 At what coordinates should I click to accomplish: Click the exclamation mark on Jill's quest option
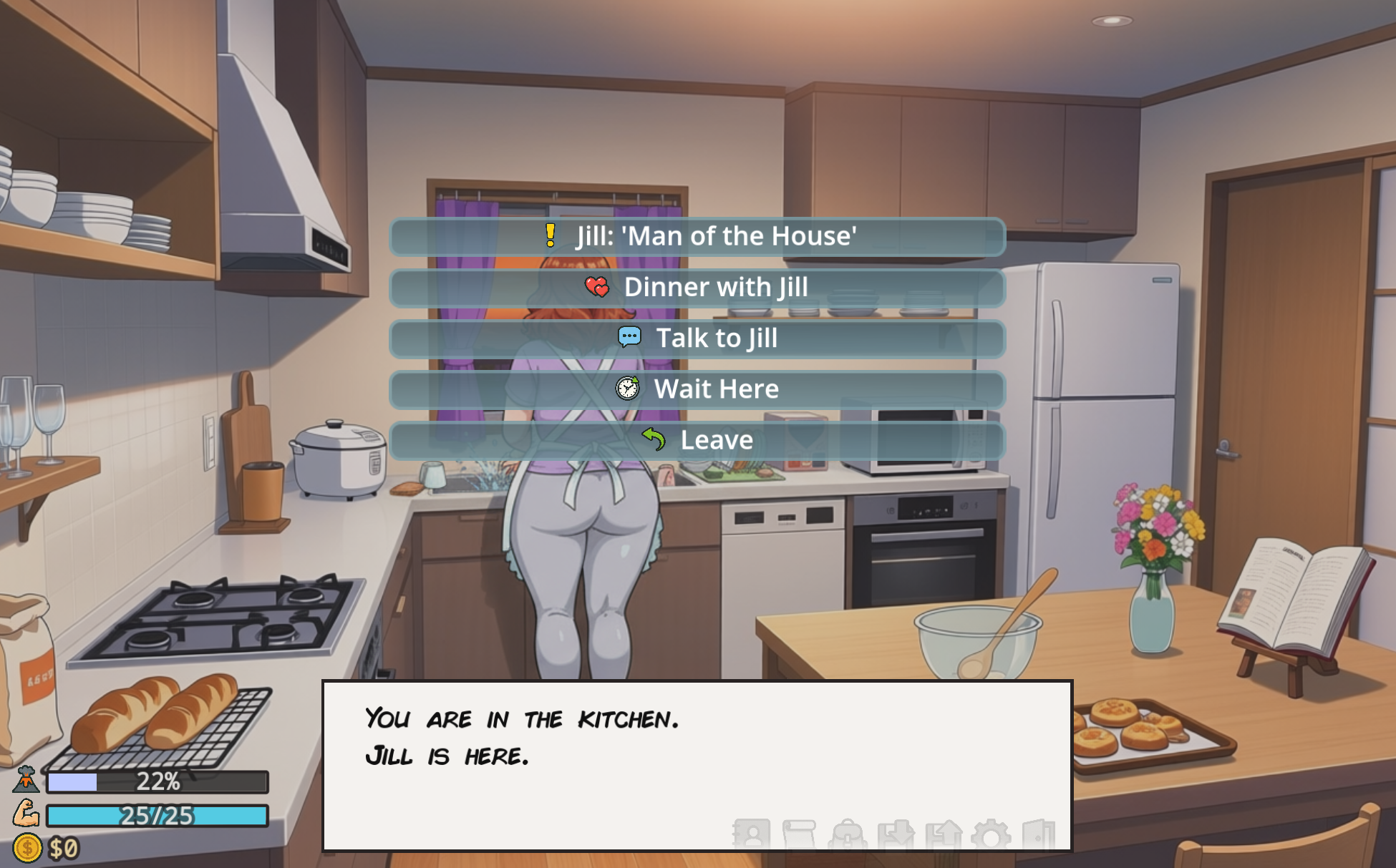550,235
